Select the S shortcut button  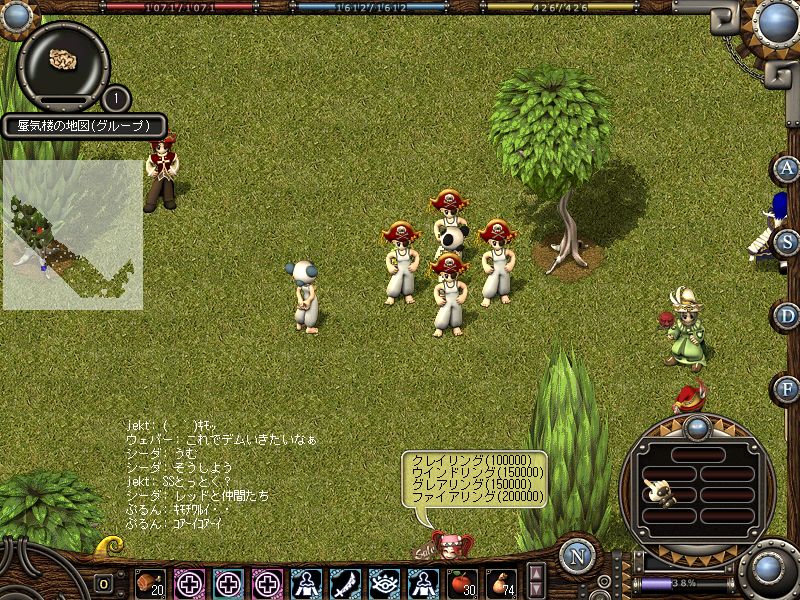coord(788,242)
